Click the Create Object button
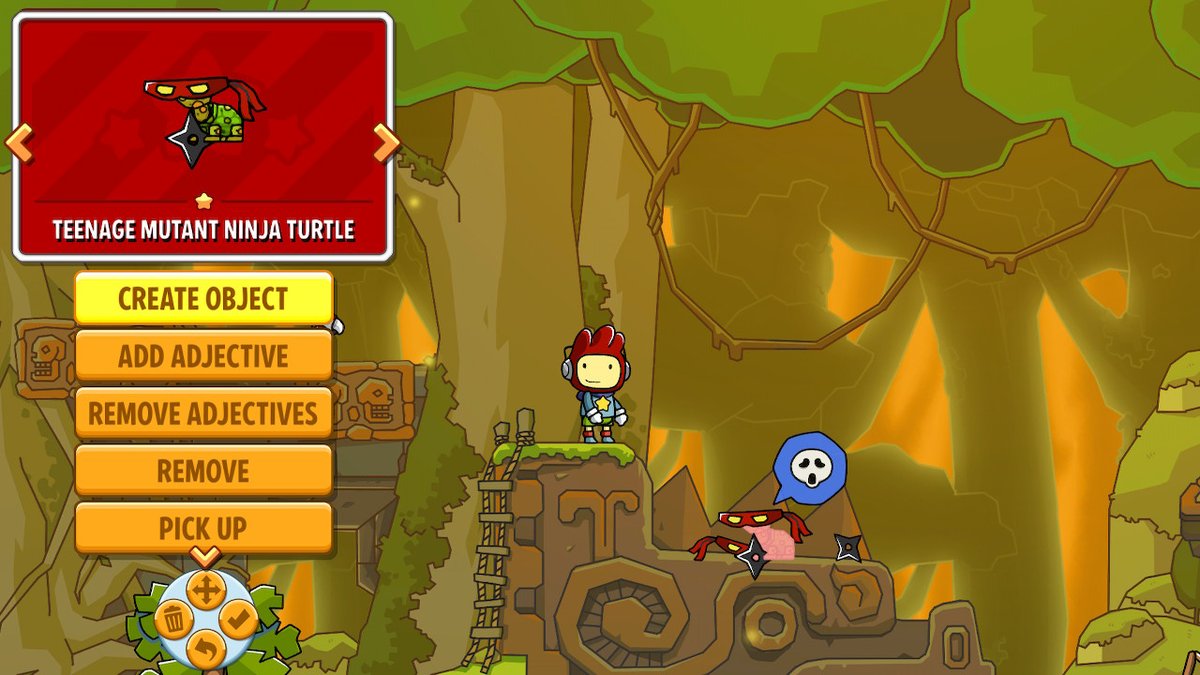Viewport: 1200px width, 675px height. pos(203,298)
